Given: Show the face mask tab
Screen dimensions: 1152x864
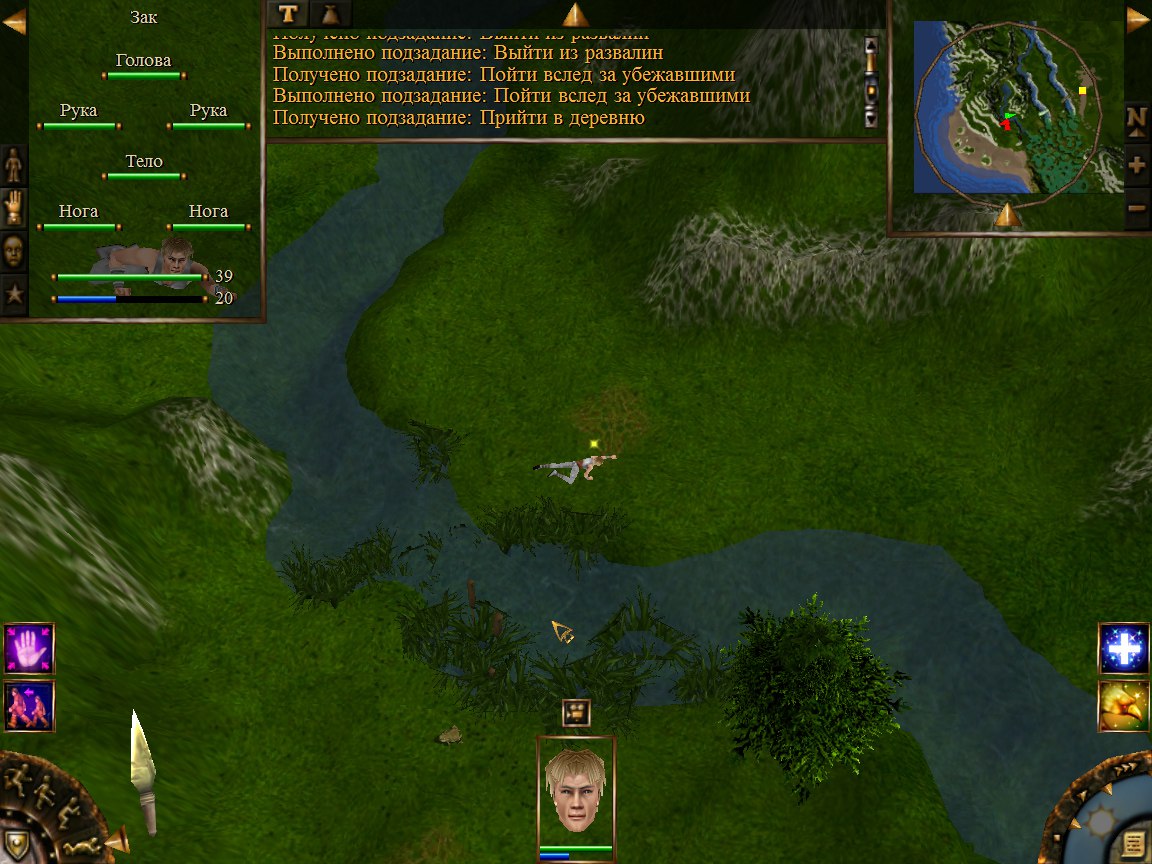Looking at the screenshot, I should click(x=14, y=250).
